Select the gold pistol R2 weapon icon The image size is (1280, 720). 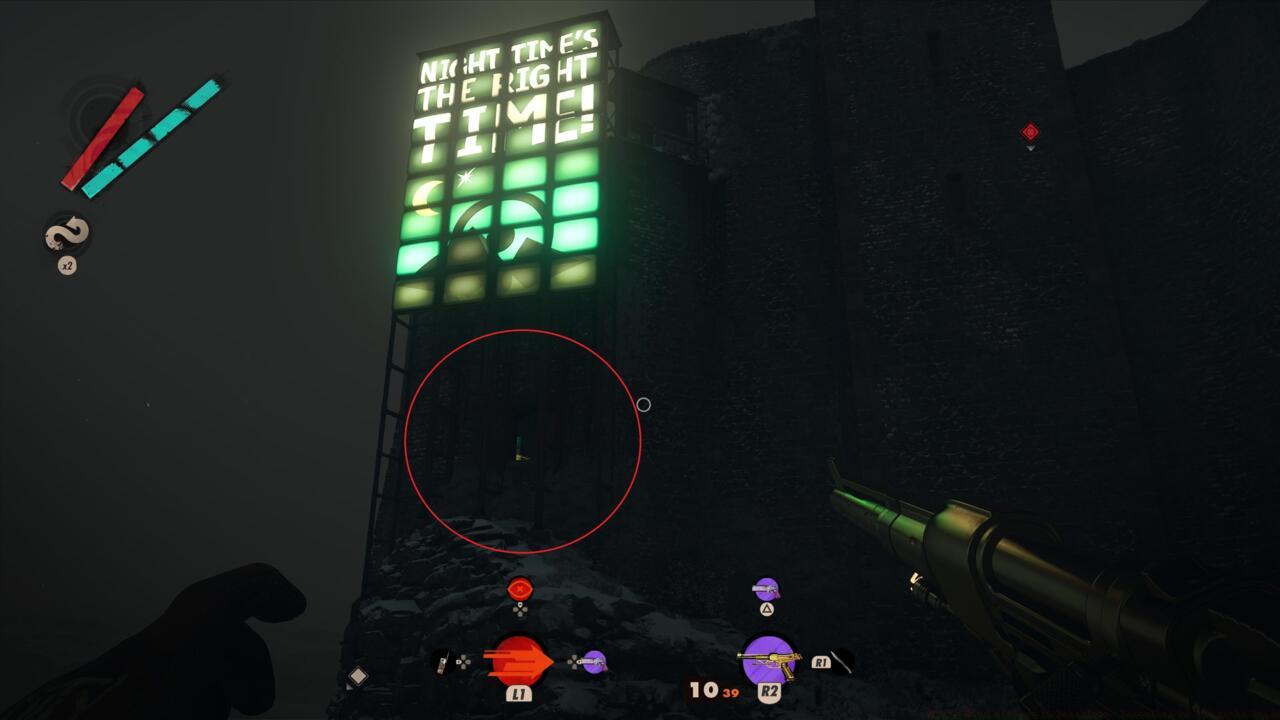coord(770,660)
